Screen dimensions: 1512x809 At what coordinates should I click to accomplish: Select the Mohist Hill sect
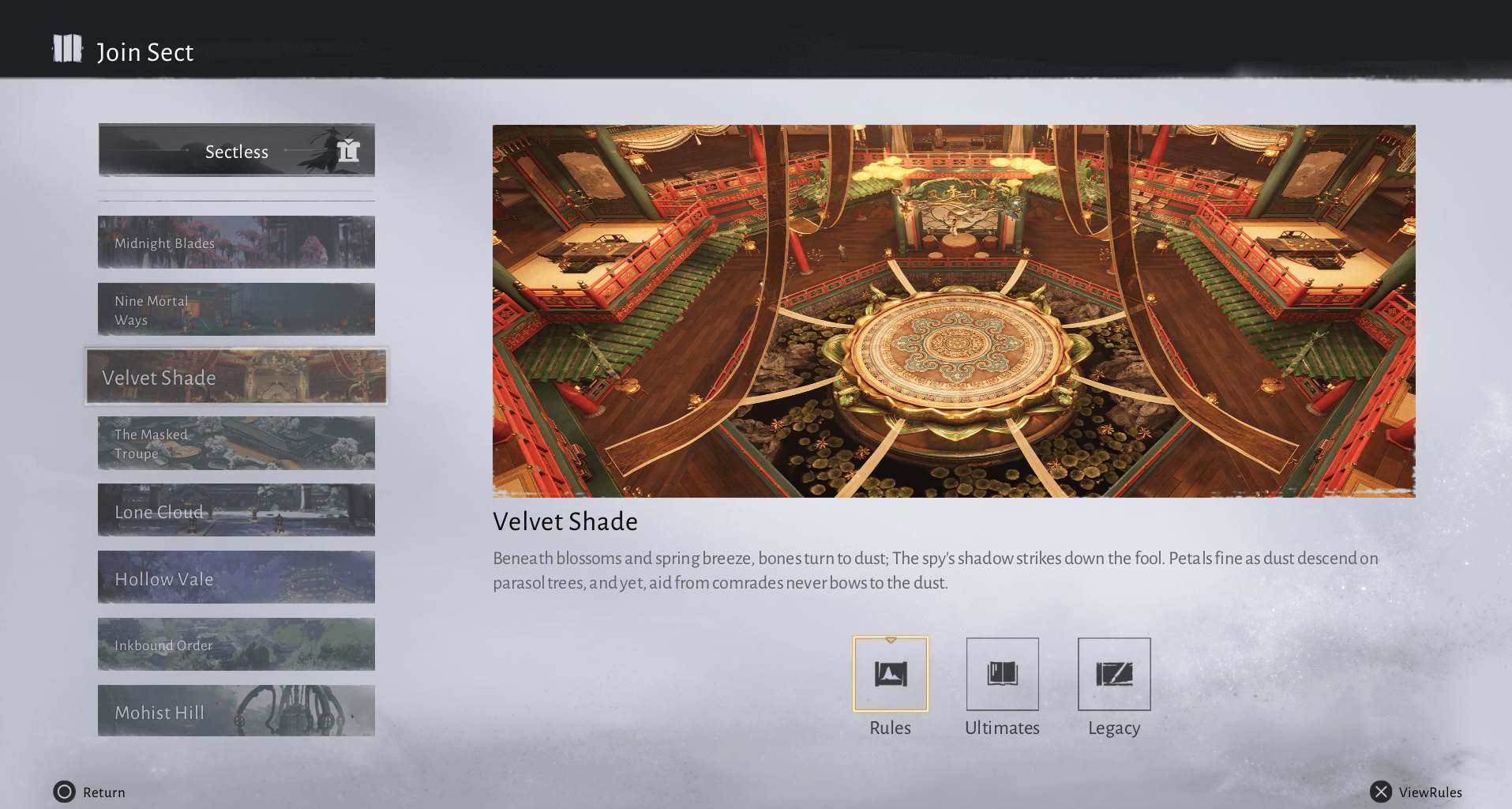click(236, 711)
